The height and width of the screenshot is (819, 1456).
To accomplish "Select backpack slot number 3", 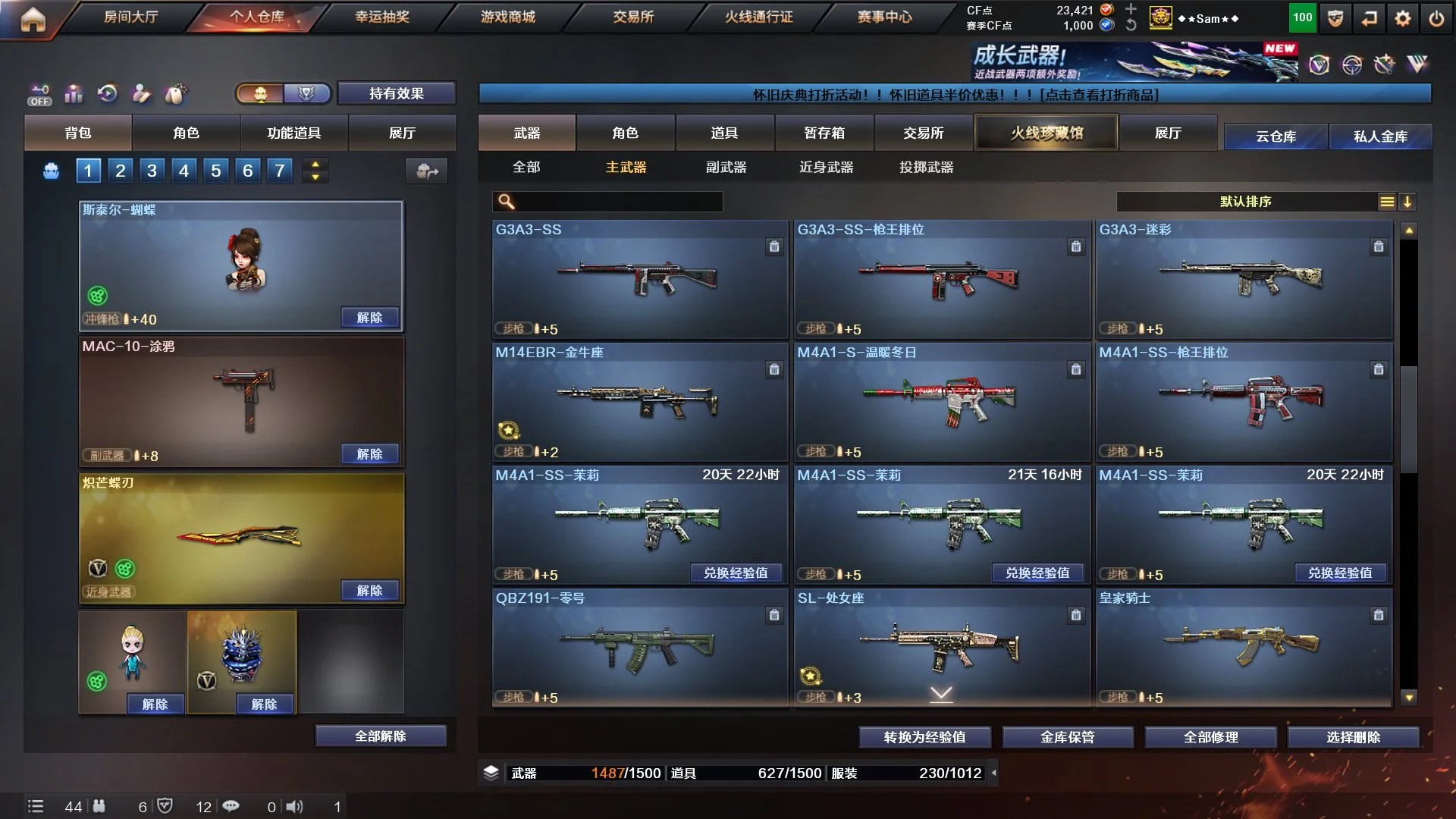I will click(152, 171).
